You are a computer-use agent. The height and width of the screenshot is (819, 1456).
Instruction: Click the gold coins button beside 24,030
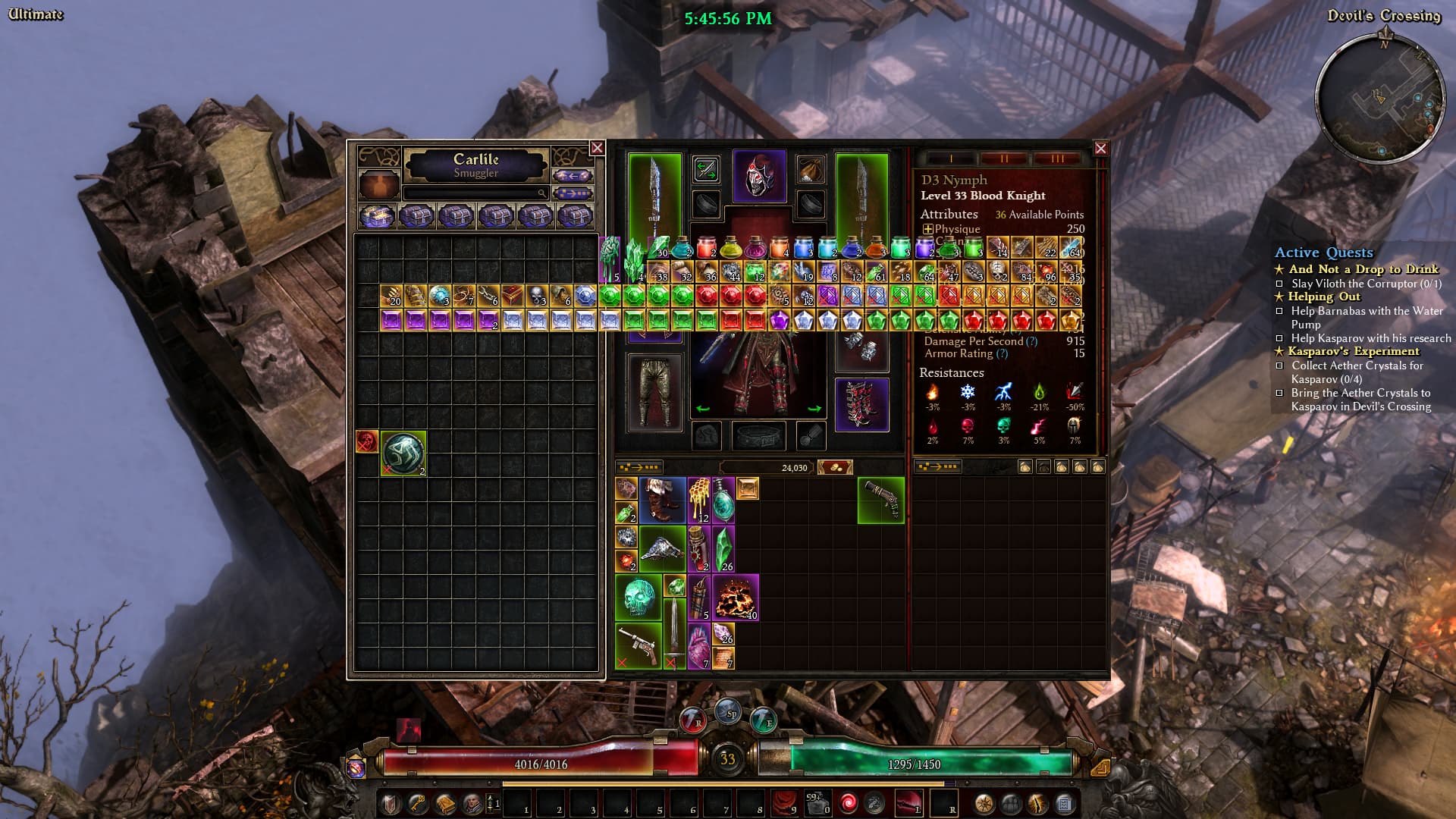click(x=835, y=467)
